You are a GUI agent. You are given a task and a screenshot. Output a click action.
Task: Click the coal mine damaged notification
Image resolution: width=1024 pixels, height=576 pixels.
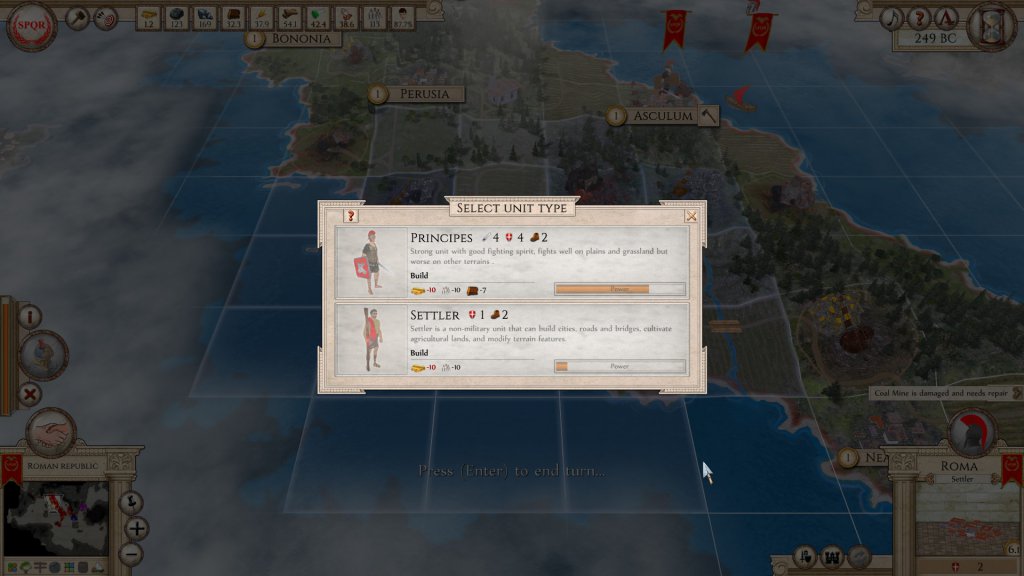pyautogui.click(x=945, y=394)
